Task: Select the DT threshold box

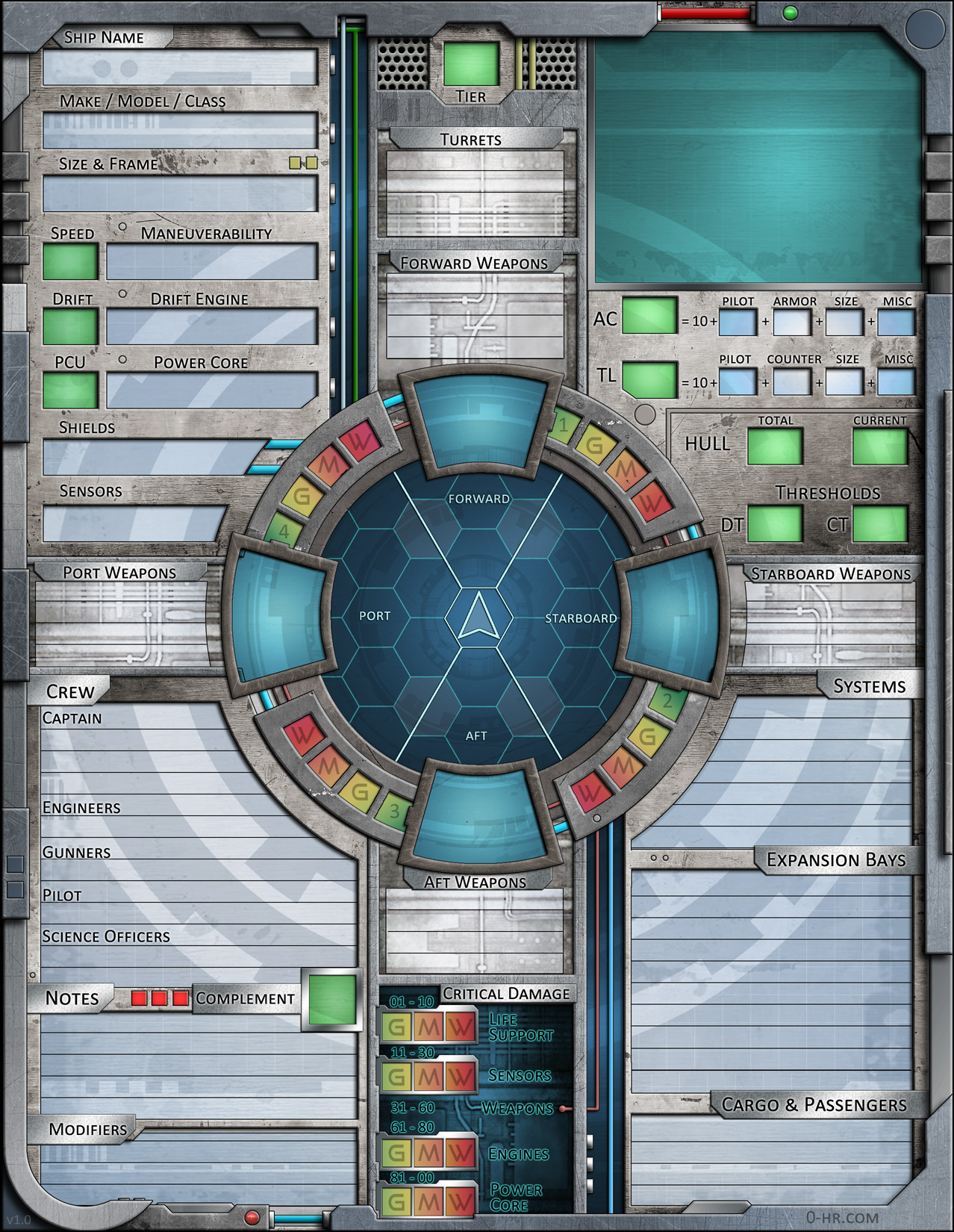Action: click(775, 524)
